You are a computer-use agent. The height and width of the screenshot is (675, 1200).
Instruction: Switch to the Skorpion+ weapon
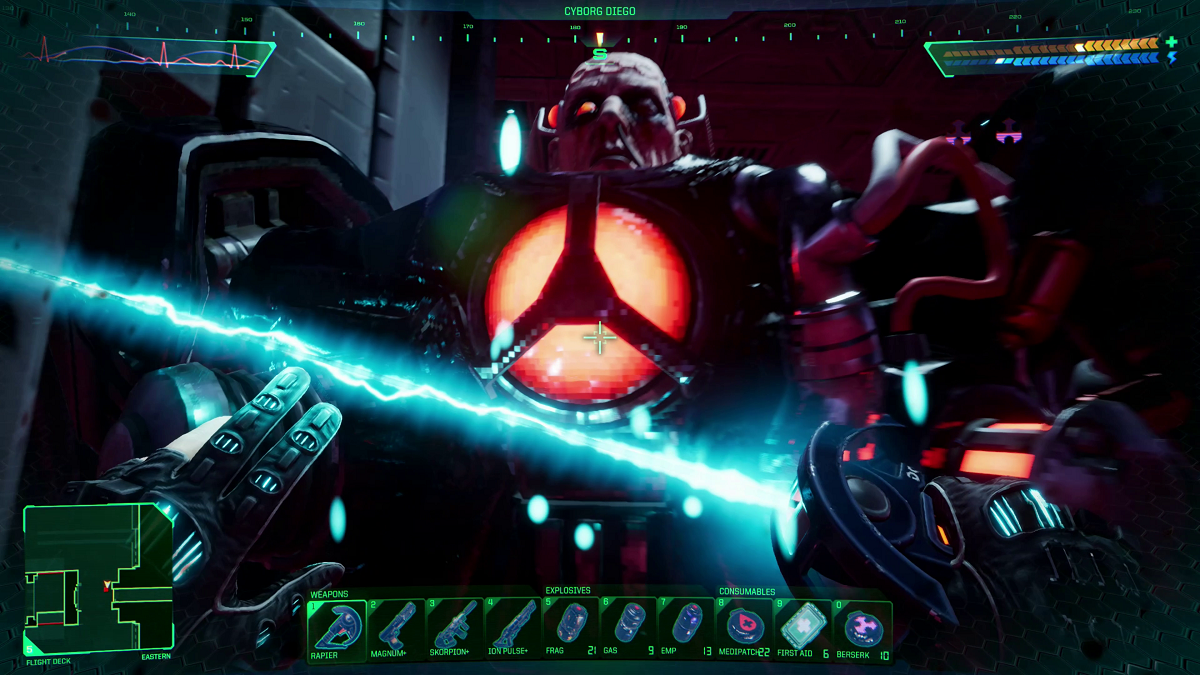pyautogui.click(x=455, y=628)
